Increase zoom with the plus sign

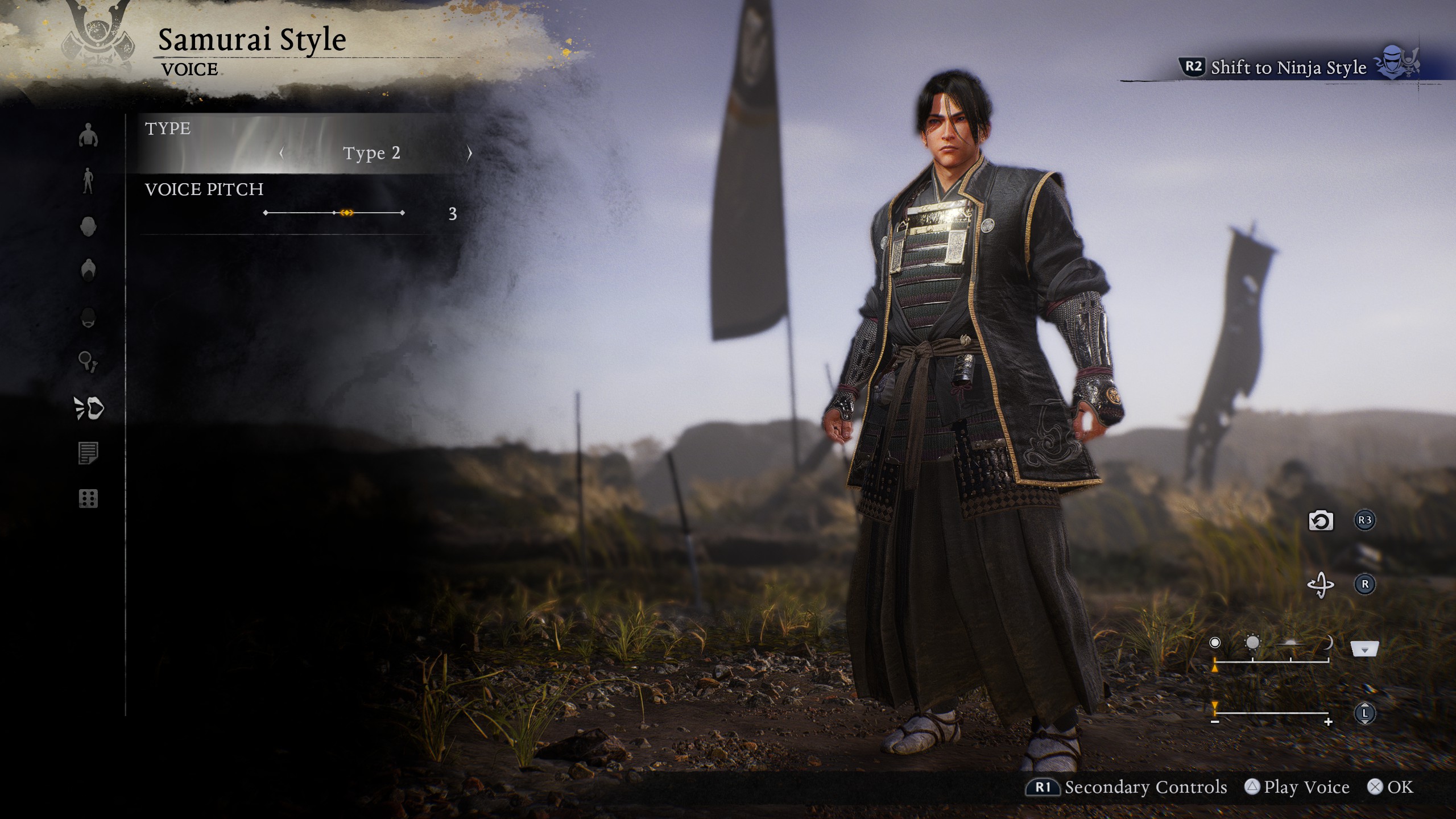1329,722
